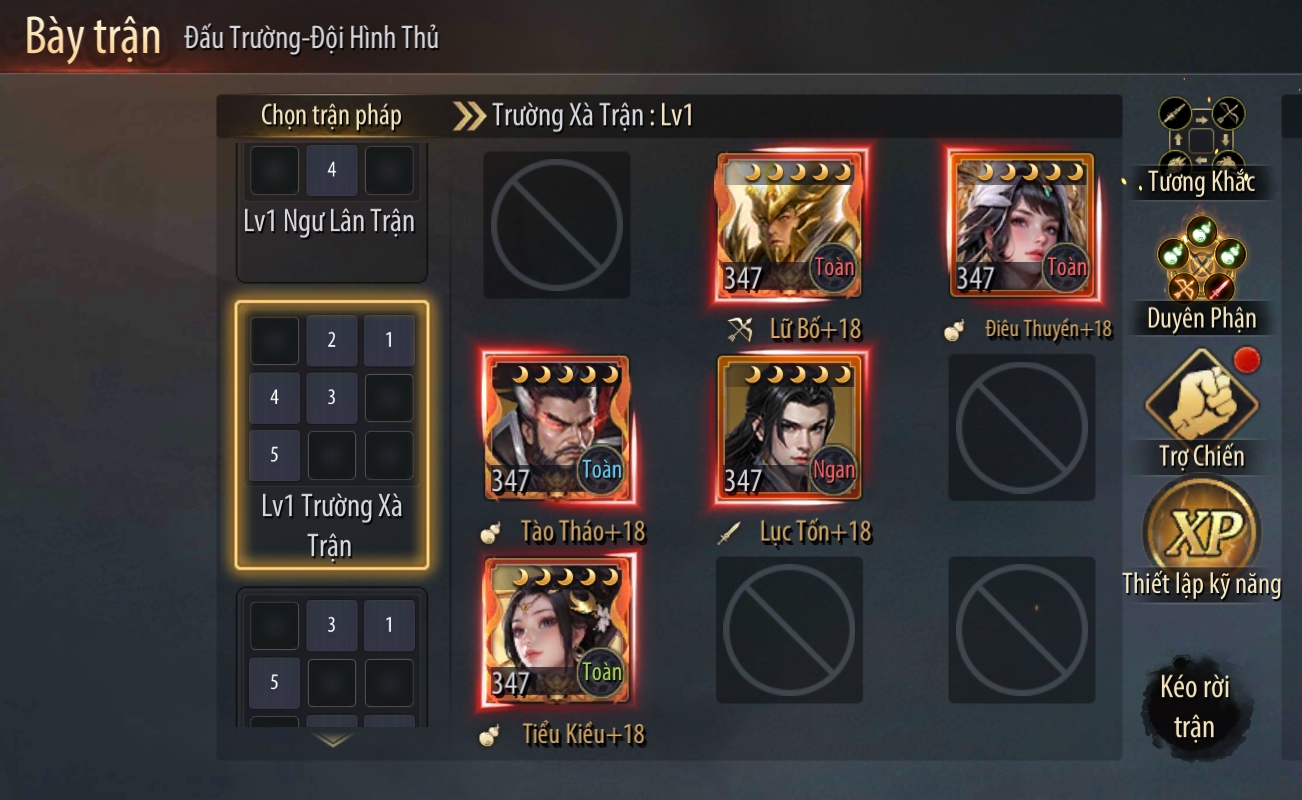Click the Kéo rời trận button
The image size is (1302, 800).
pyautogui.click(x=1193, y=706)
